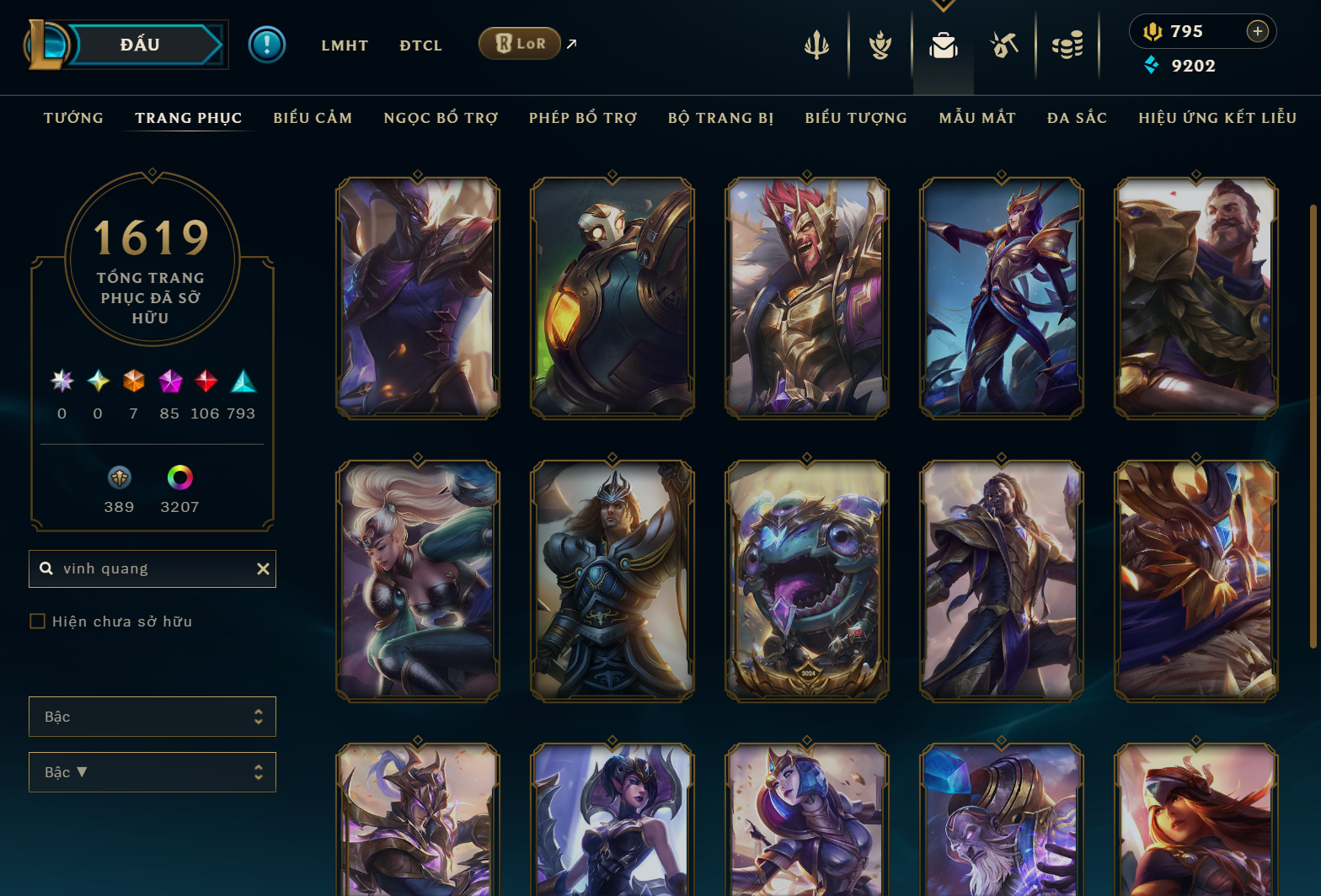Select the chroma color wheel icon
1321x896 pixels.
[x=179, y=478]
